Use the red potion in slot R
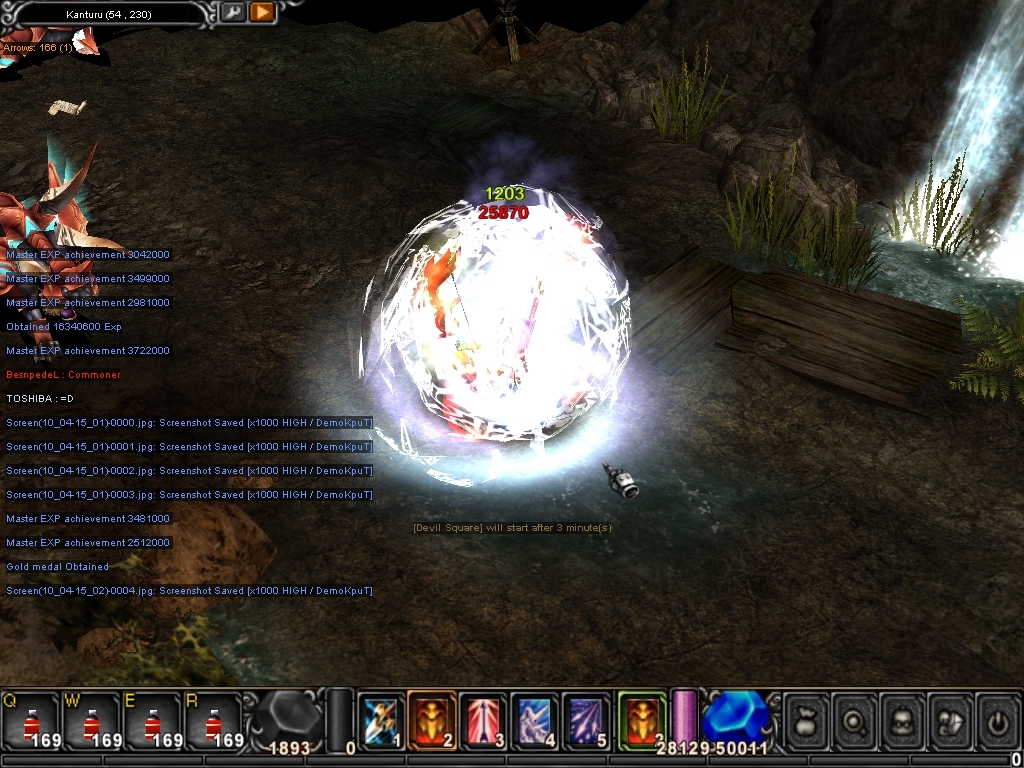This screenshot has height=768, width=1024. (213, 720)
